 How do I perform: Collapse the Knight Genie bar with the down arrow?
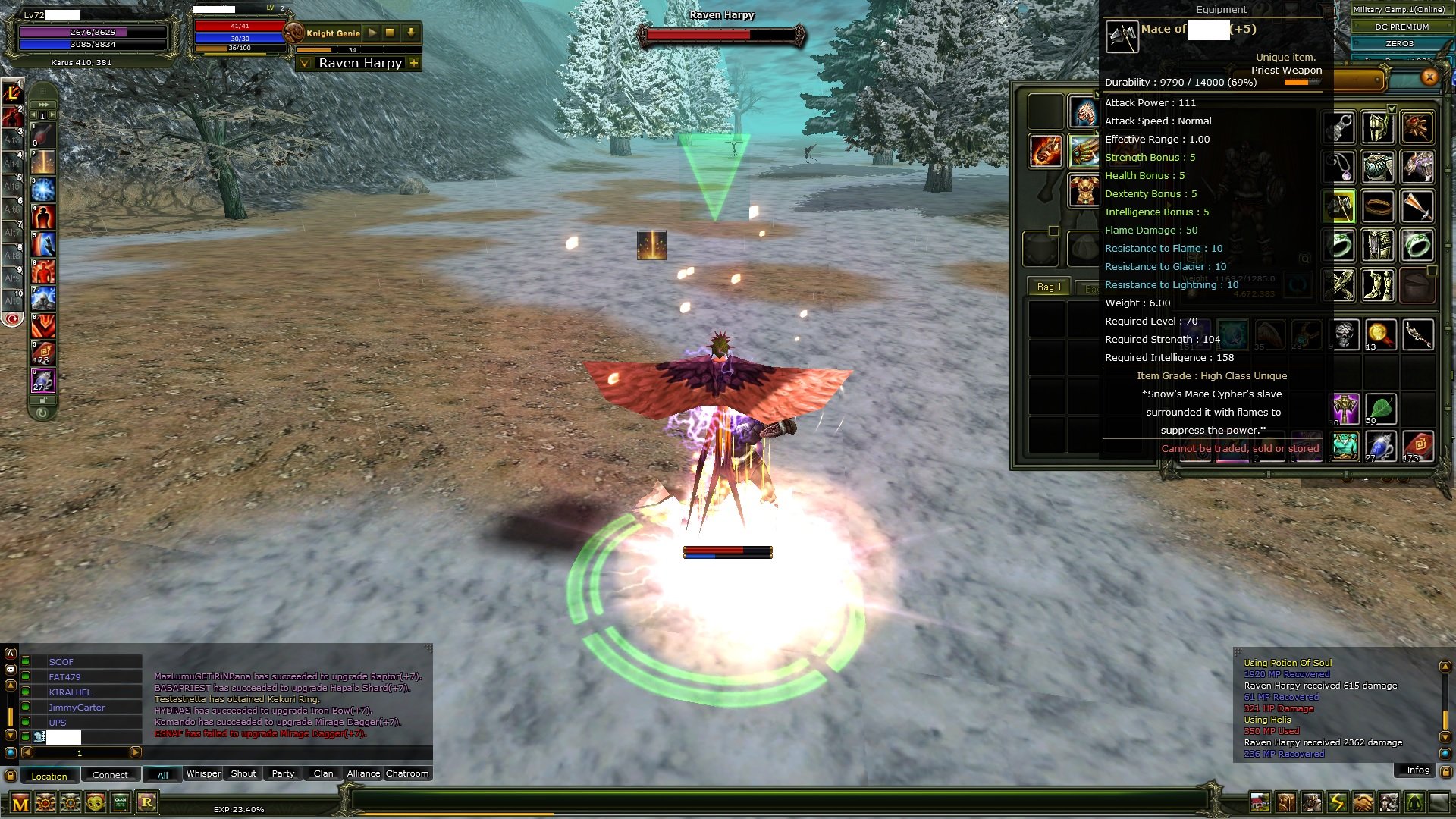tap(411, 32)
